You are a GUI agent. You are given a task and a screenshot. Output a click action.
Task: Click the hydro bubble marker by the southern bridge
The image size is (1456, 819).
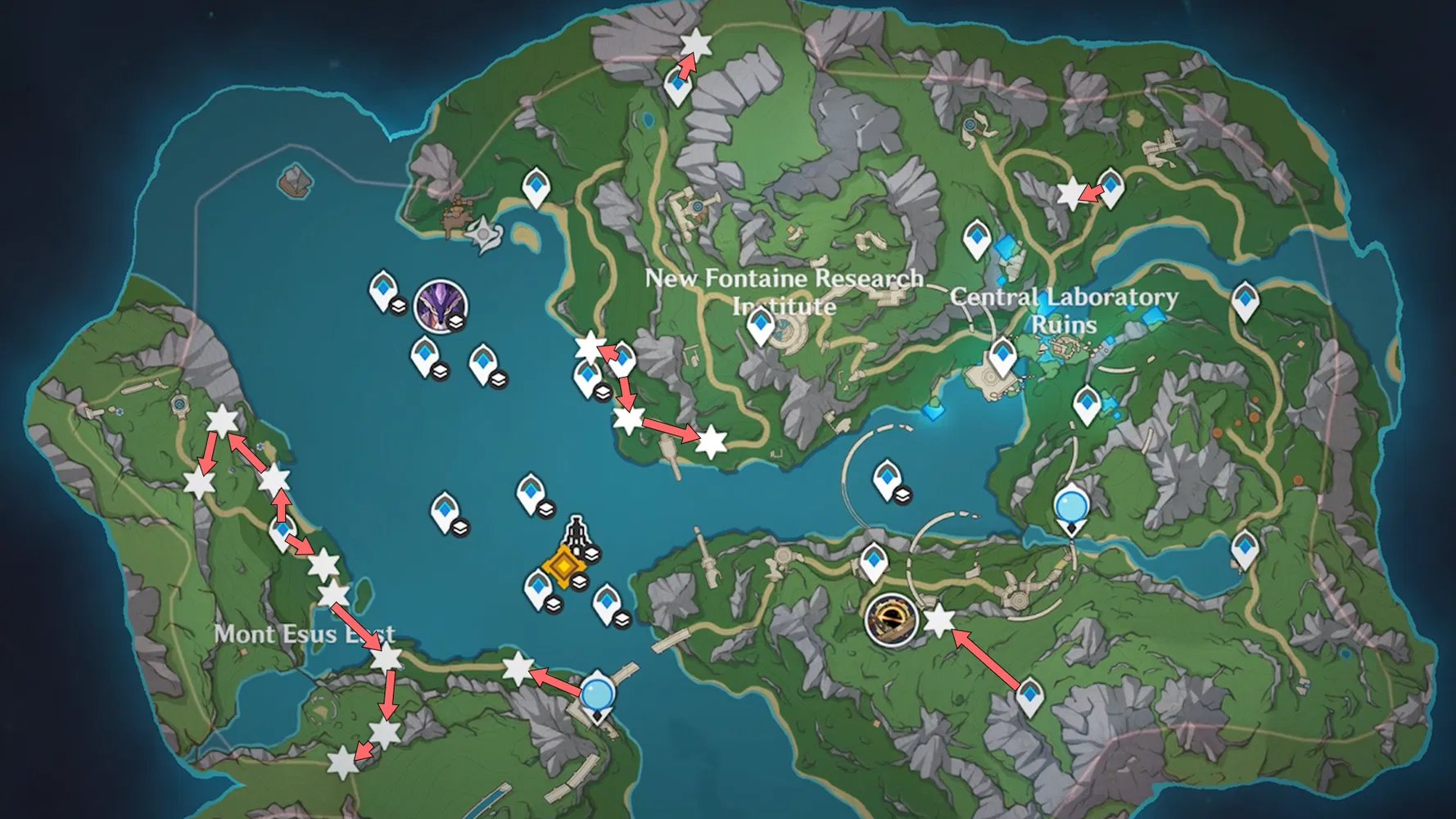pyautogui.click(x=596, y=693)
